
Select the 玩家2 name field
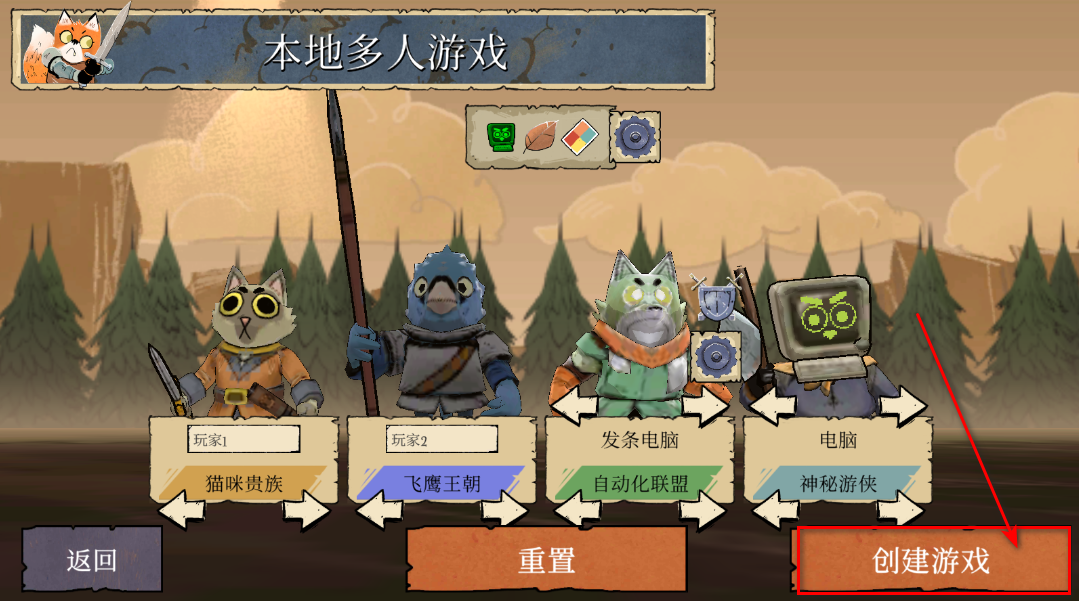tap(441, 439)
